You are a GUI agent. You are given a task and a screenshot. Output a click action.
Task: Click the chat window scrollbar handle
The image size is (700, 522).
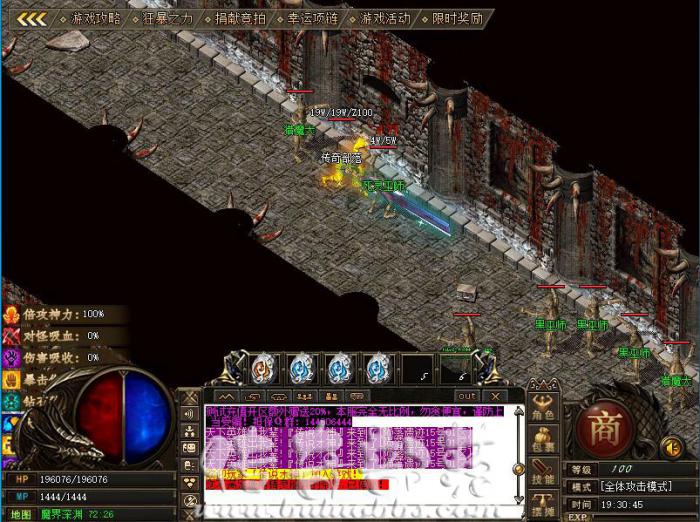coord(518,468)
